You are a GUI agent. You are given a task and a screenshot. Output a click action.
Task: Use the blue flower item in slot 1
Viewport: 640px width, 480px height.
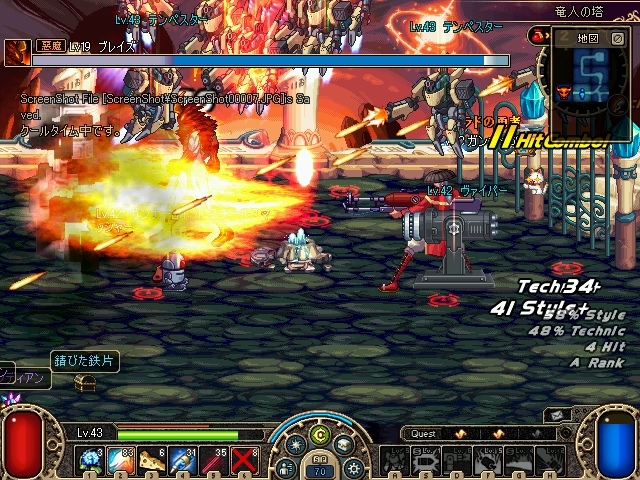tap(90, 460)
